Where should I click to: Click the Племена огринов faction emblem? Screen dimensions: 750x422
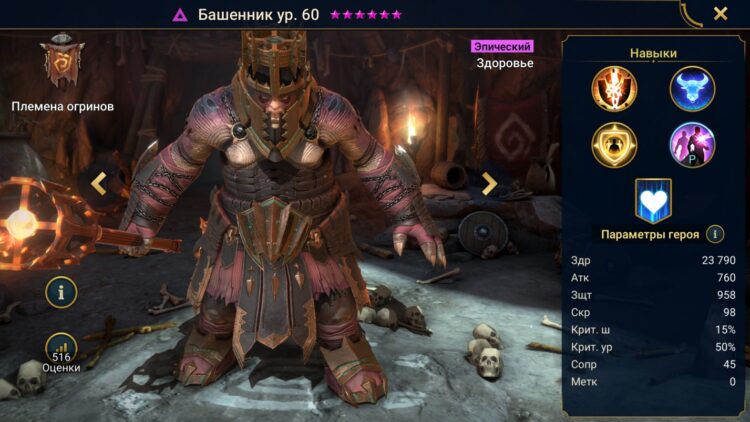coord(62,62)
